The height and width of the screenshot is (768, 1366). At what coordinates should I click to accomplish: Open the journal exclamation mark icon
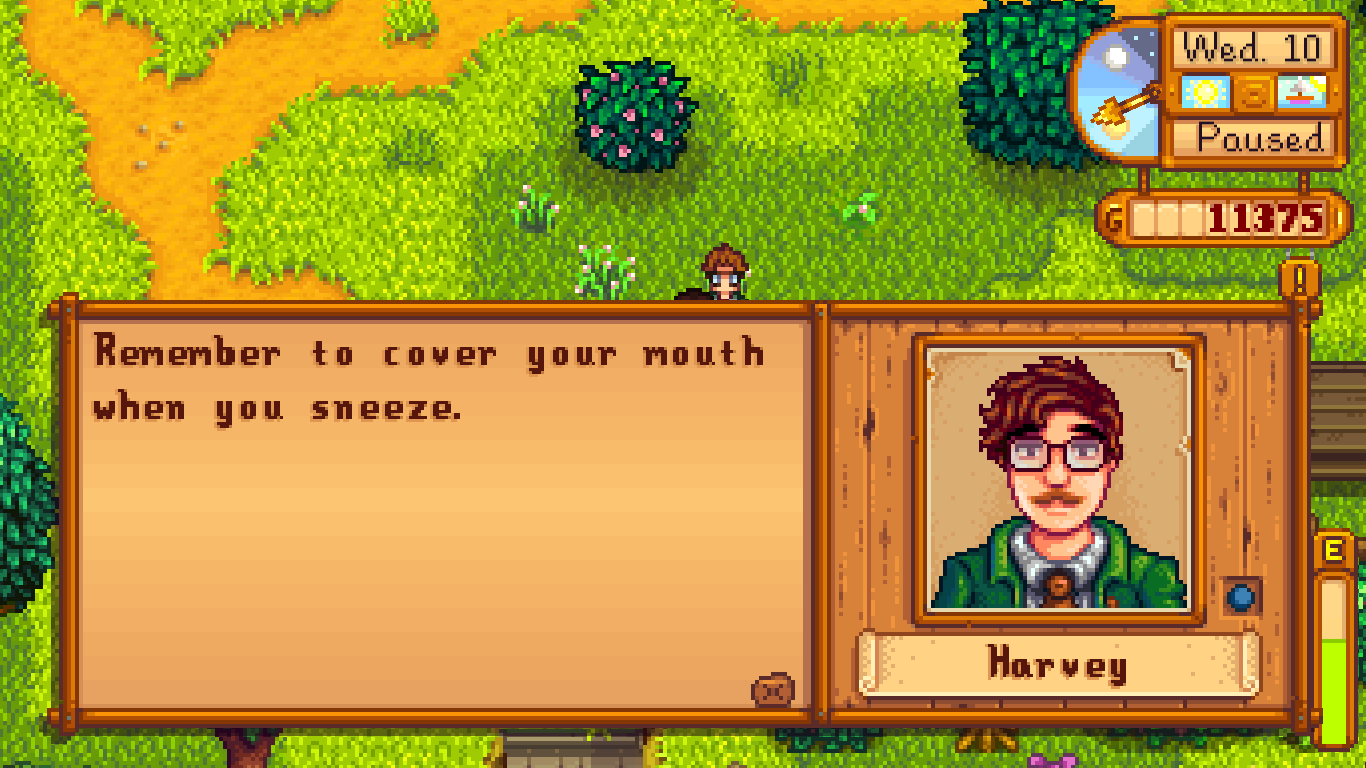1300,279
